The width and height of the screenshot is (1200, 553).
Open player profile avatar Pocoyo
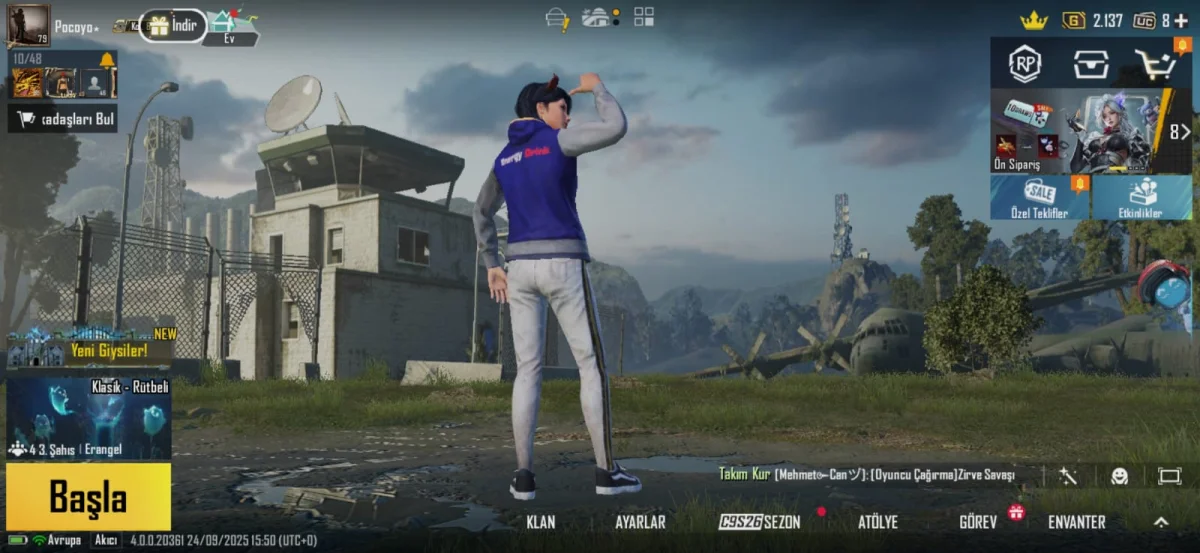click(x=28, y=25)
